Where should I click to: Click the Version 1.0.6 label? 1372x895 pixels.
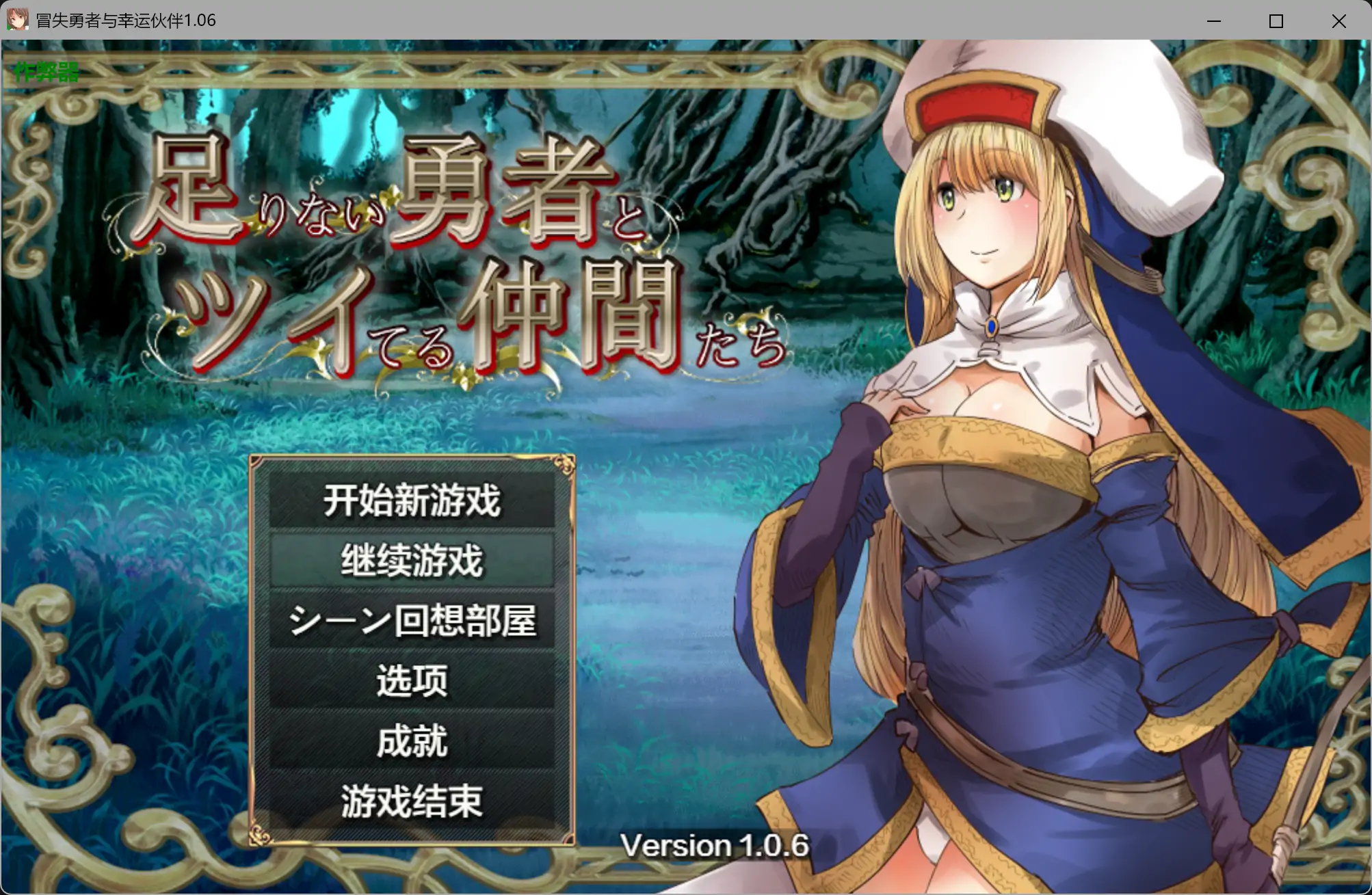715,846
